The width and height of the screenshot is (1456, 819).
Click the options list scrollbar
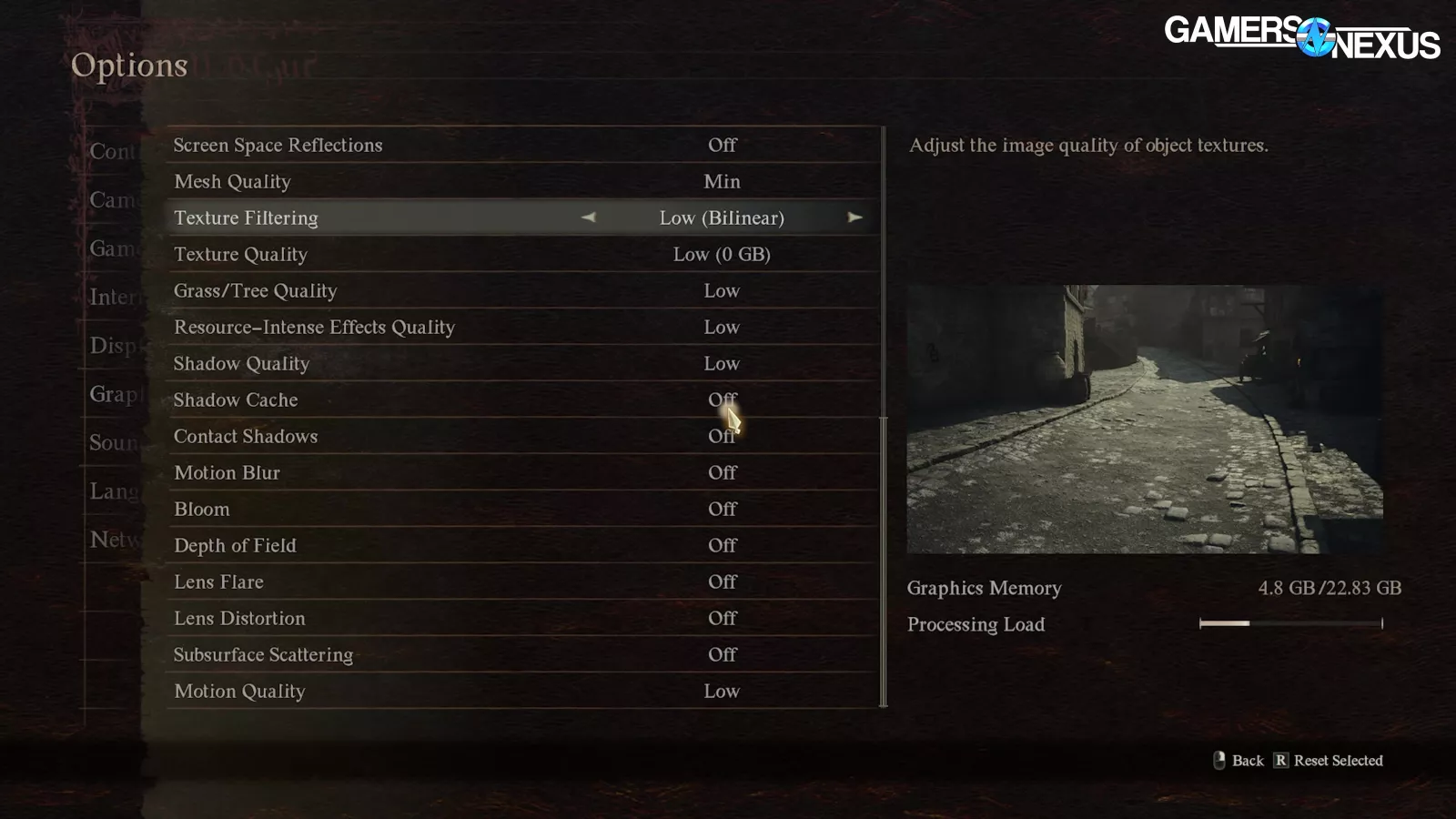(x=884, y=560)
